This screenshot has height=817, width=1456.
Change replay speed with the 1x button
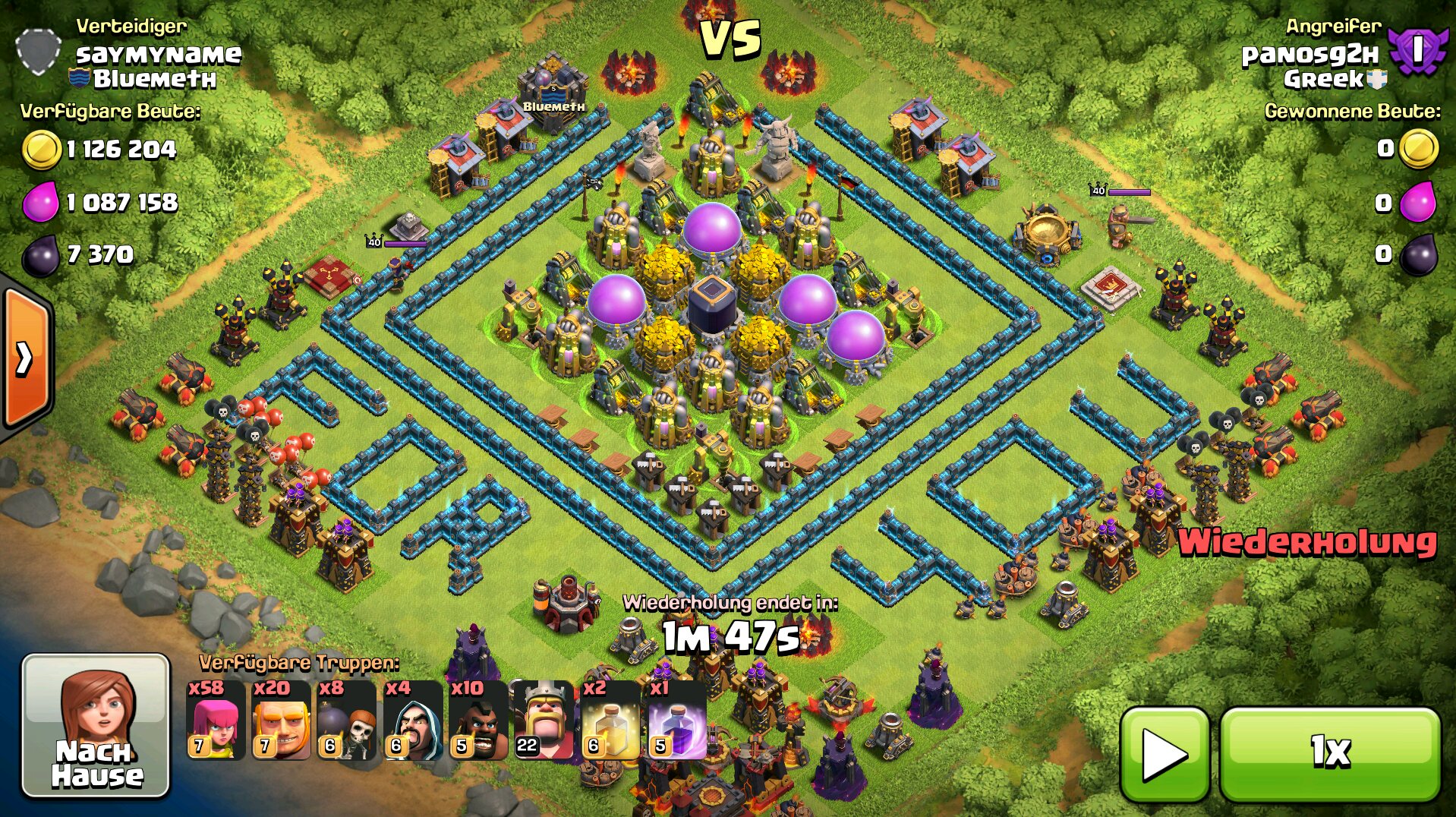click(x=1330, y=753)
